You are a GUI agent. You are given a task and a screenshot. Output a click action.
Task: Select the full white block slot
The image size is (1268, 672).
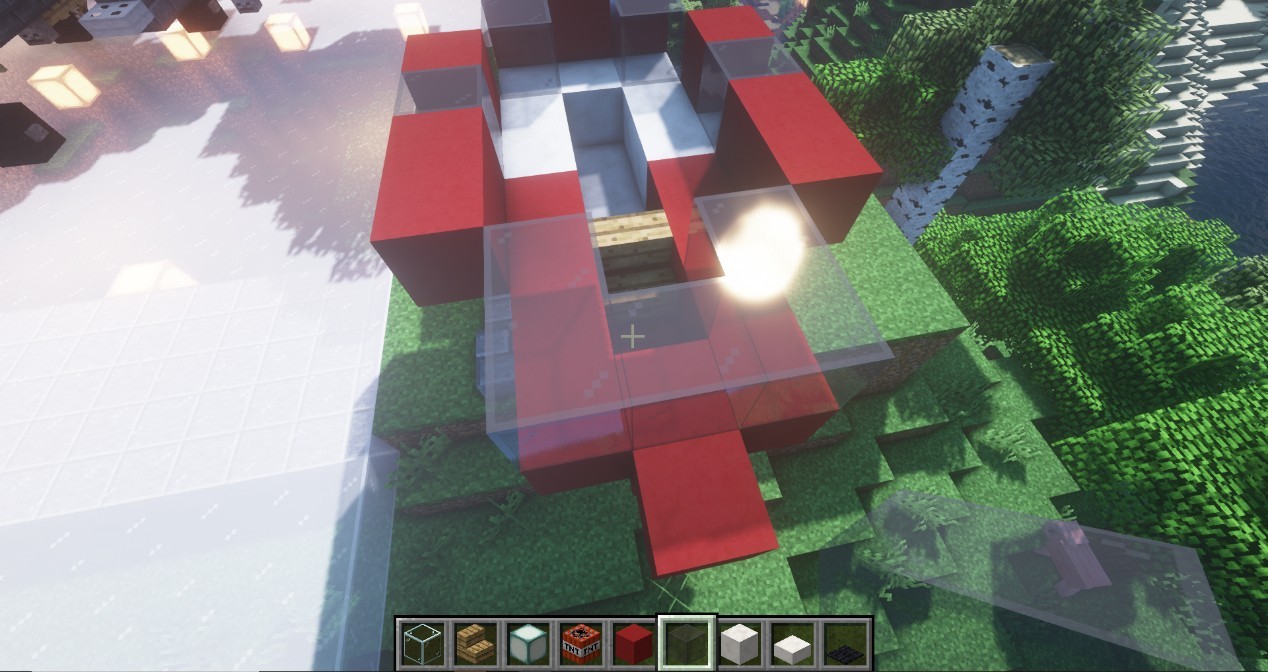point(739,641)
